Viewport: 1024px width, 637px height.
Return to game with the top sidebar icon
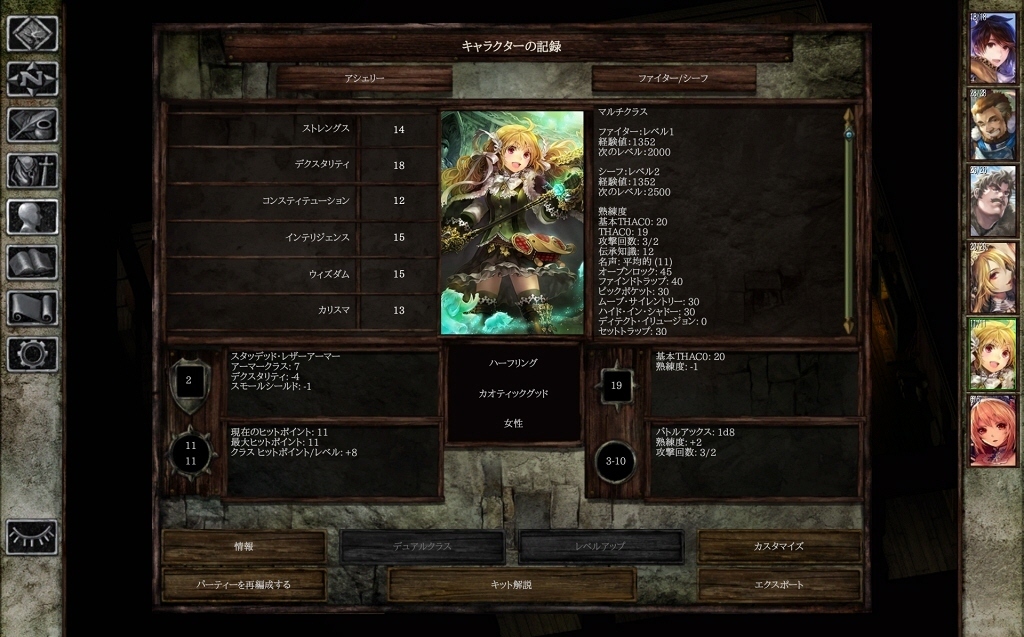tap(32, 33)
